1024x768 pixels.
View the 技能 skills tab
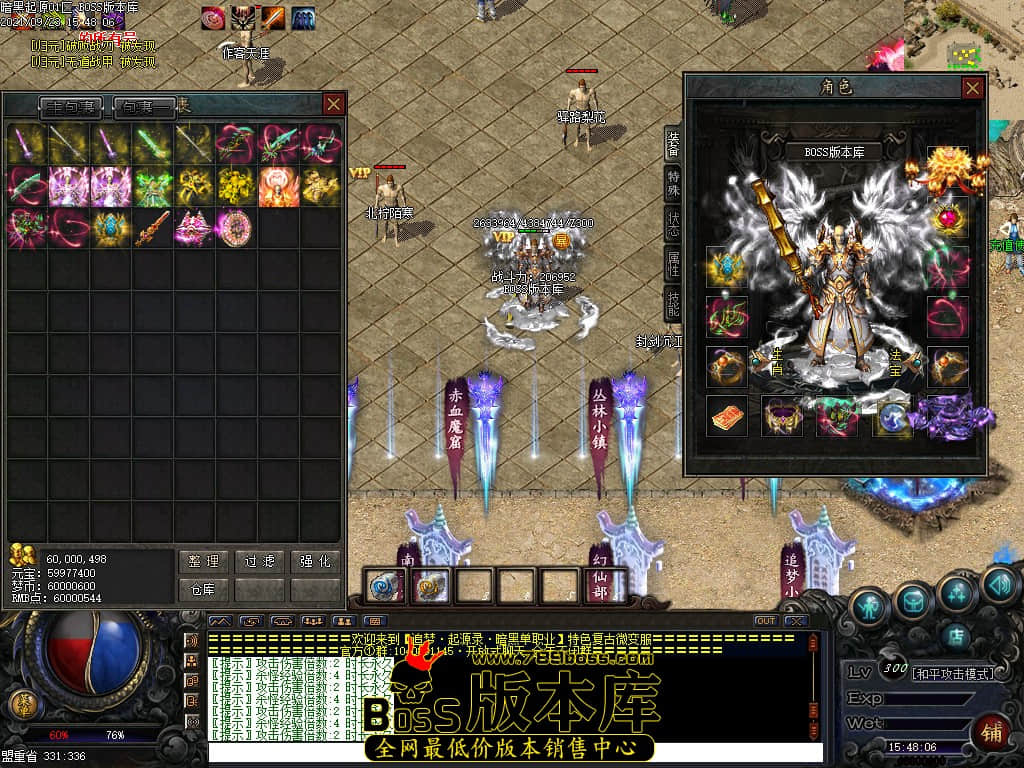tap(674, 304)
